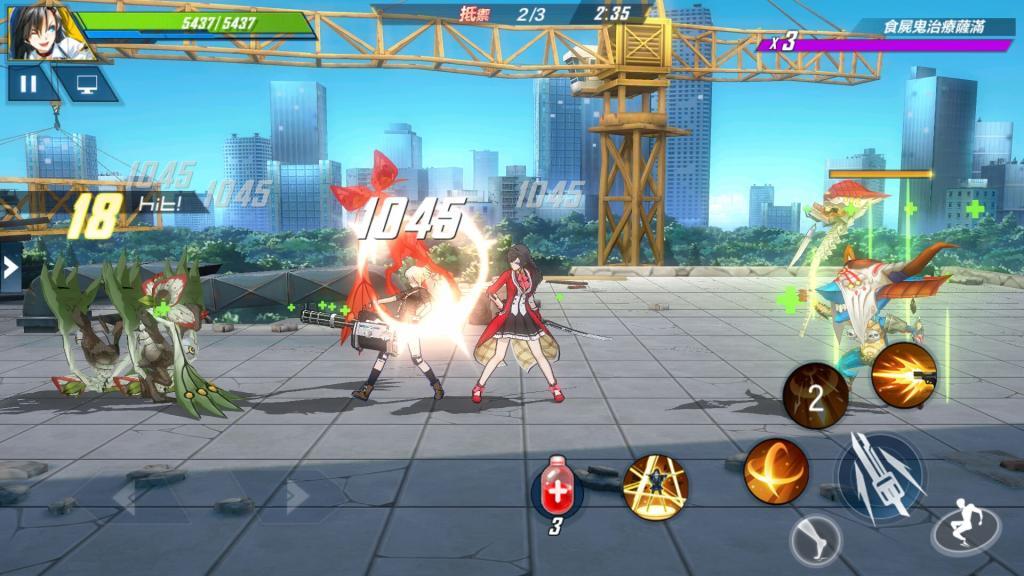Pause the battle
The height and width of the screenshot is (576, 1024).
pyautogui.click(x=28, y=84)
